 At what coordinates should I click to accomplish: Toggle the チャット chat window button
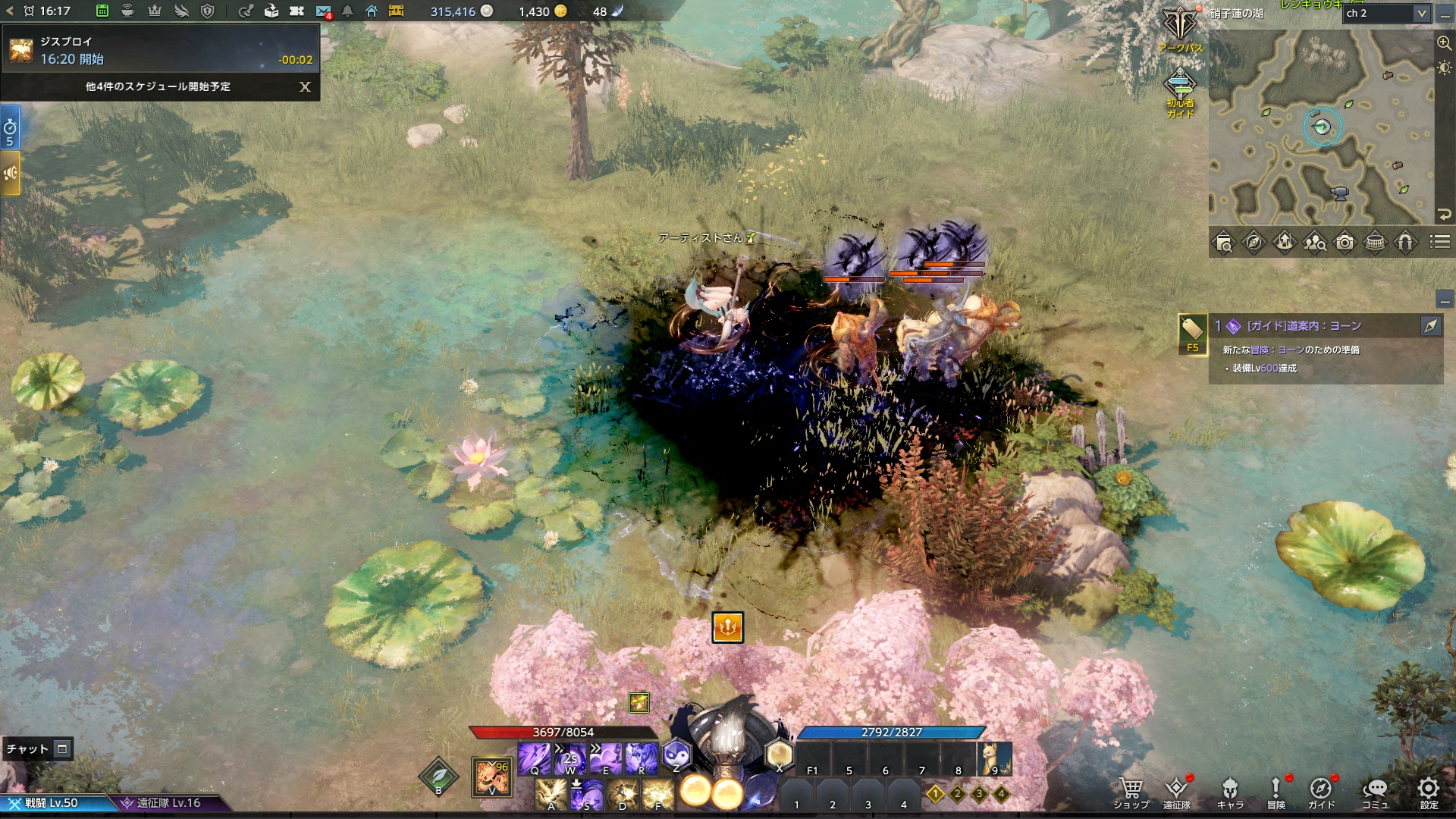[x=62, y=749]
